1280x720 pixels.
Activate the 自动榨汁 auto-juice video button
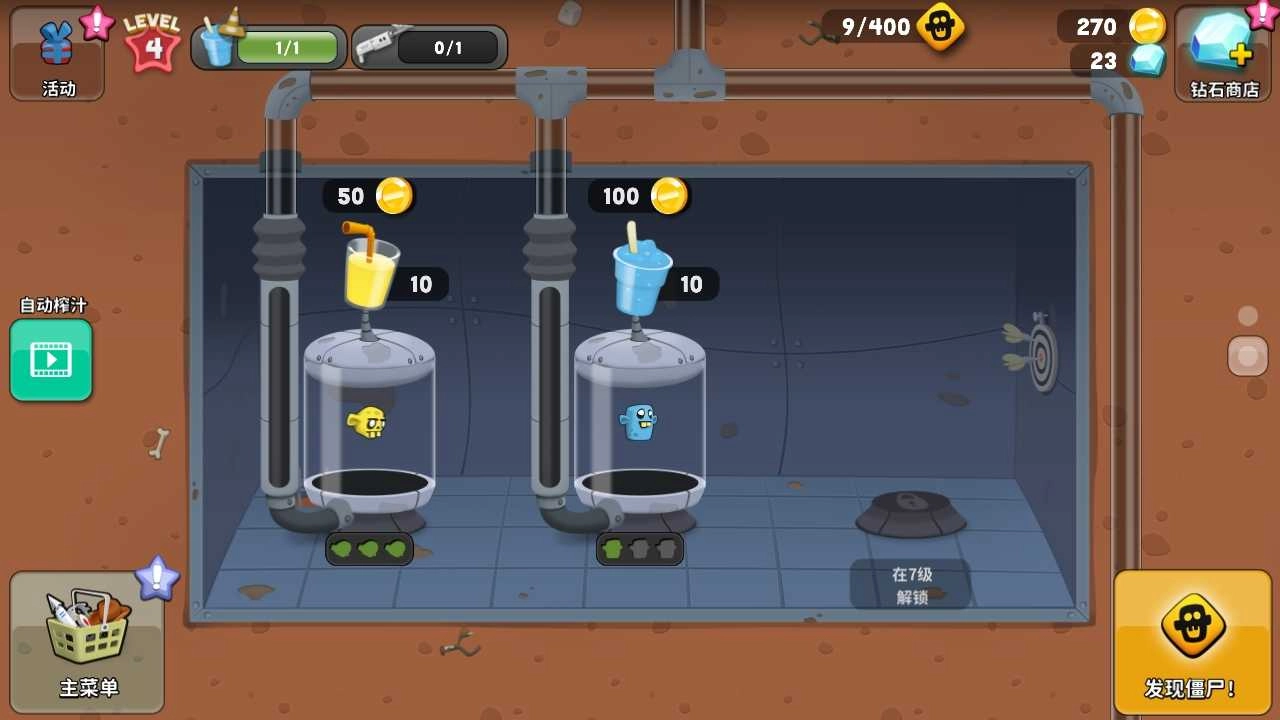51,360
